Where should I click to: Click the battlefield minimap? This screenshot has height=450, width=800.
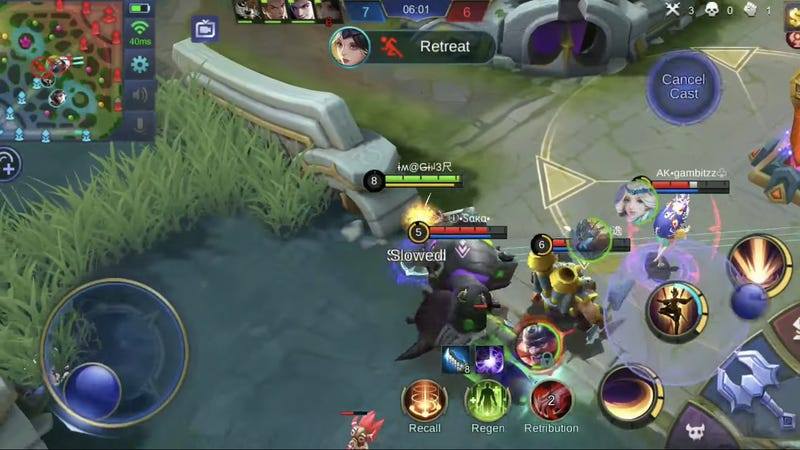60,70
